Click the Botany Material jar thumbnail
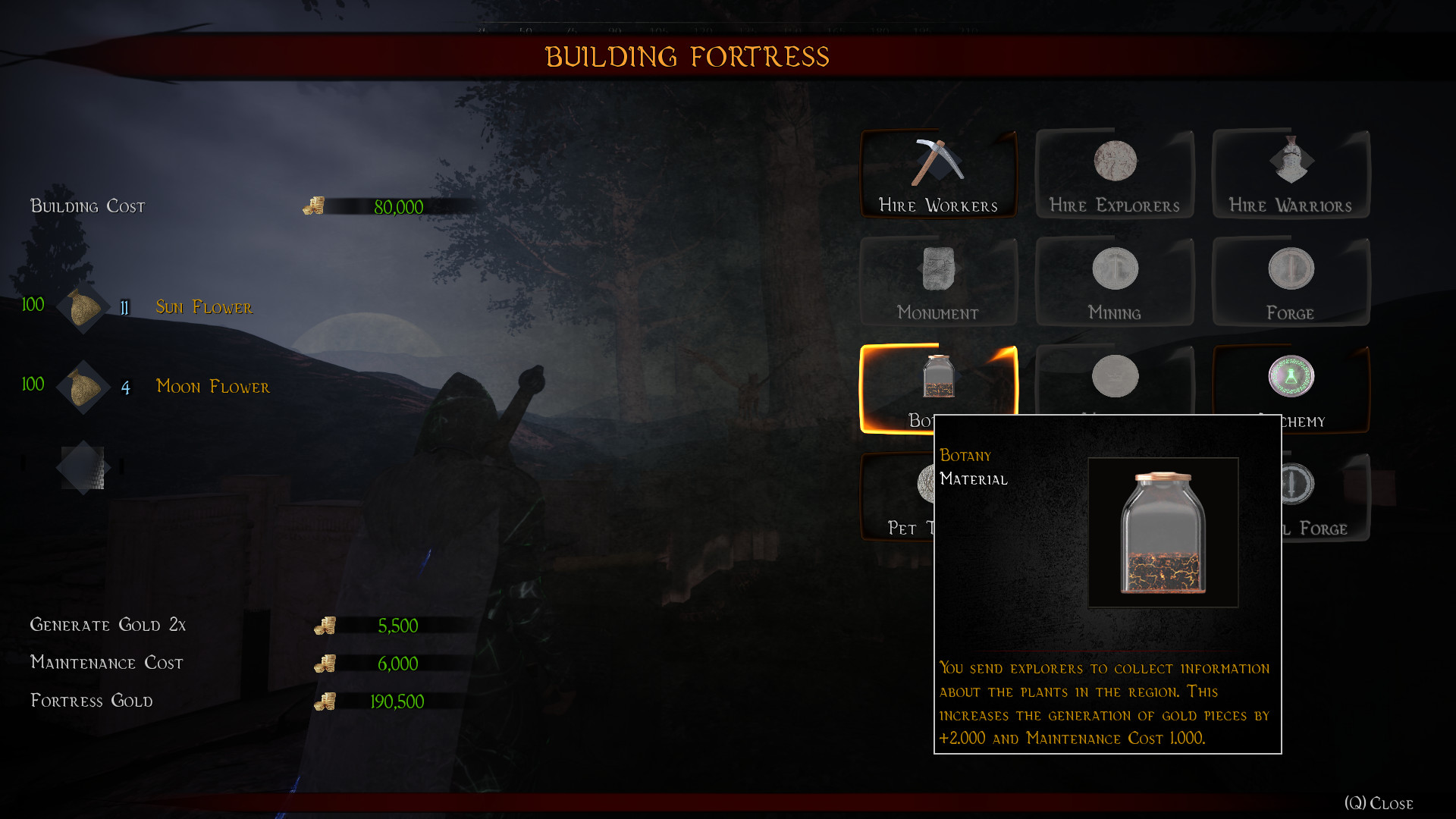 tap(1163, 531)
